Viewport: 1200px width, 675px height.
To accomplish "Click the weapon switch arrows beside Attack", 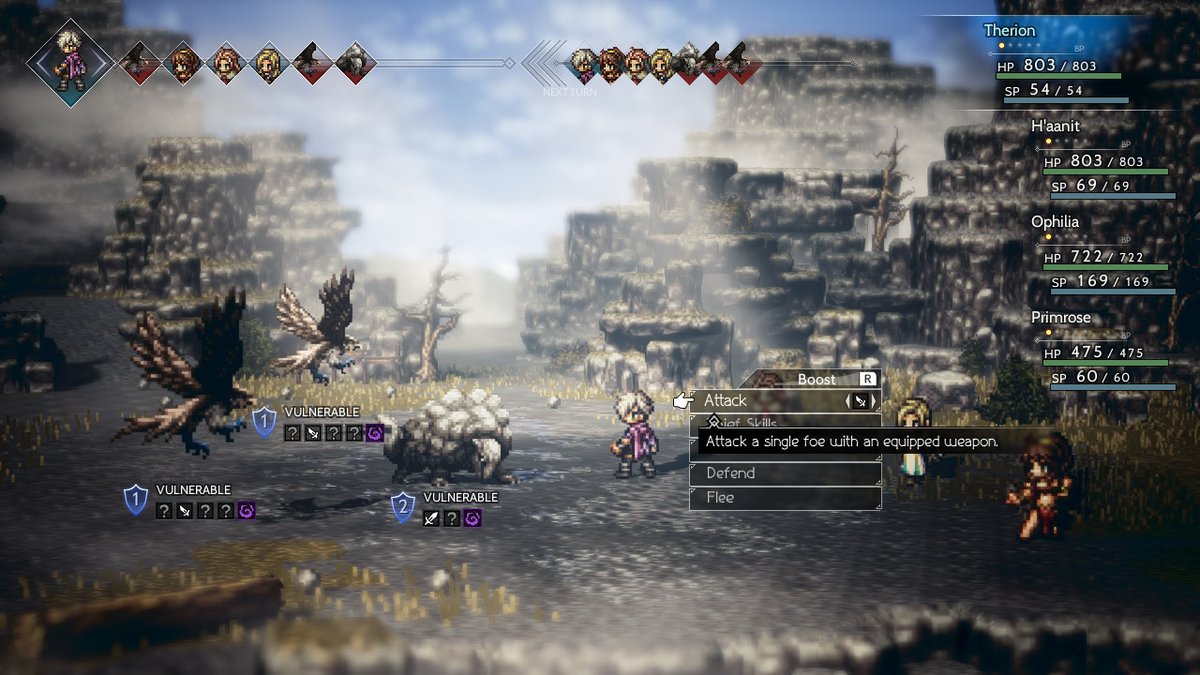I will click(x=861, y=401).
